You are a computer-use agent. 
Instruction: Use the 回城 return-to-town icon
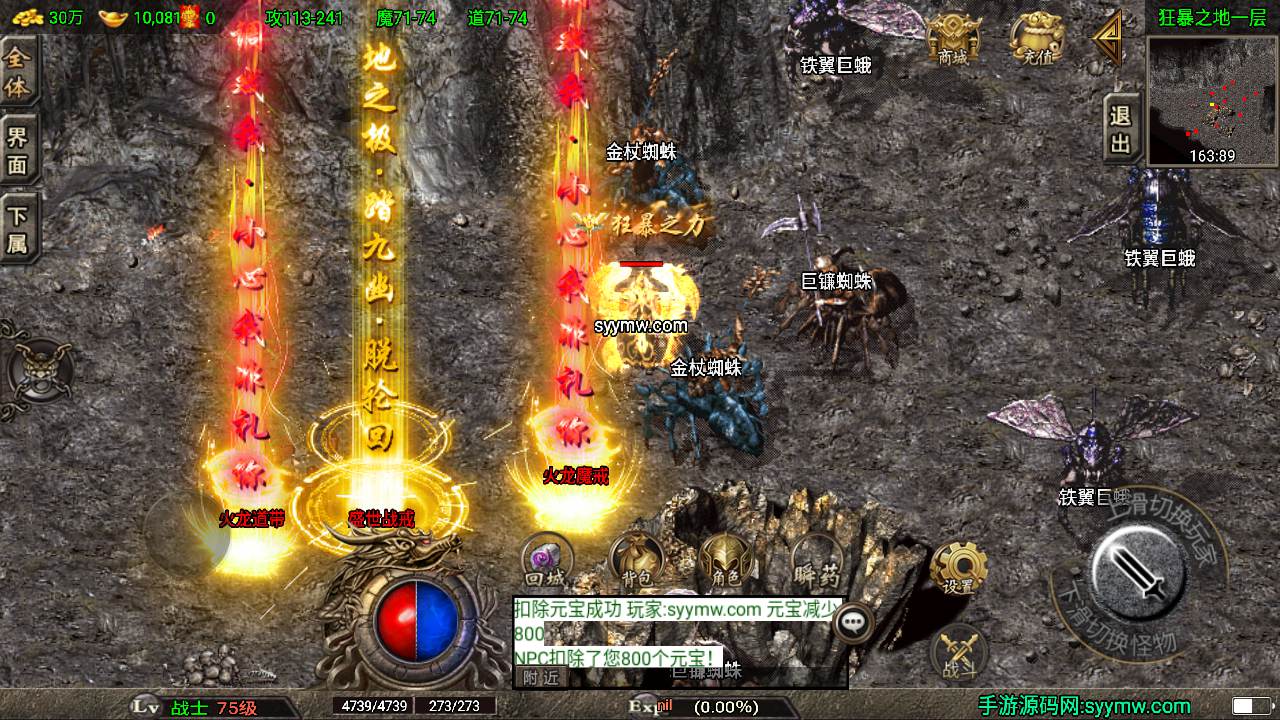[546, 562]
